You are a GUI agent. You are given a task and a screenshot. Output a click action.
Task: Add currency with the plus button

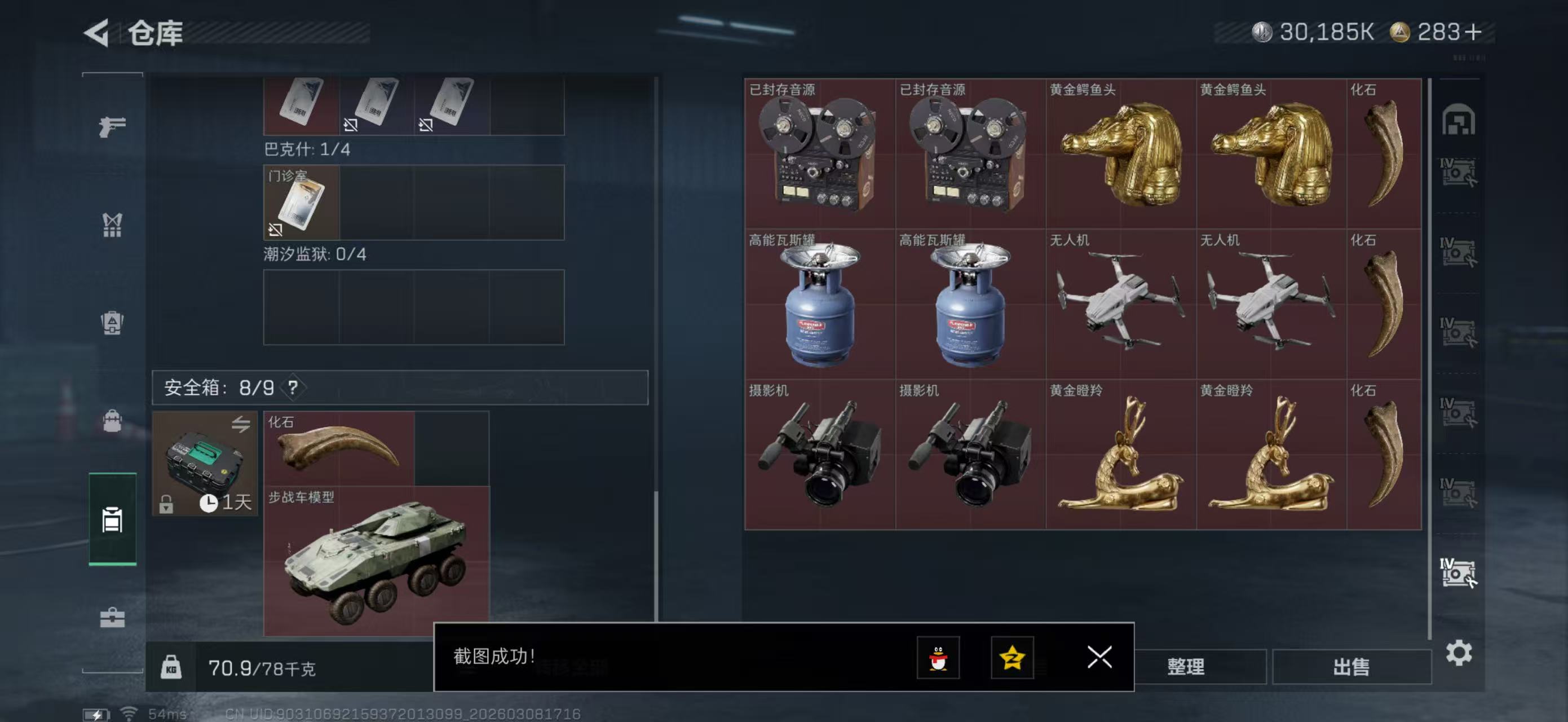(x=1473, y=32)
